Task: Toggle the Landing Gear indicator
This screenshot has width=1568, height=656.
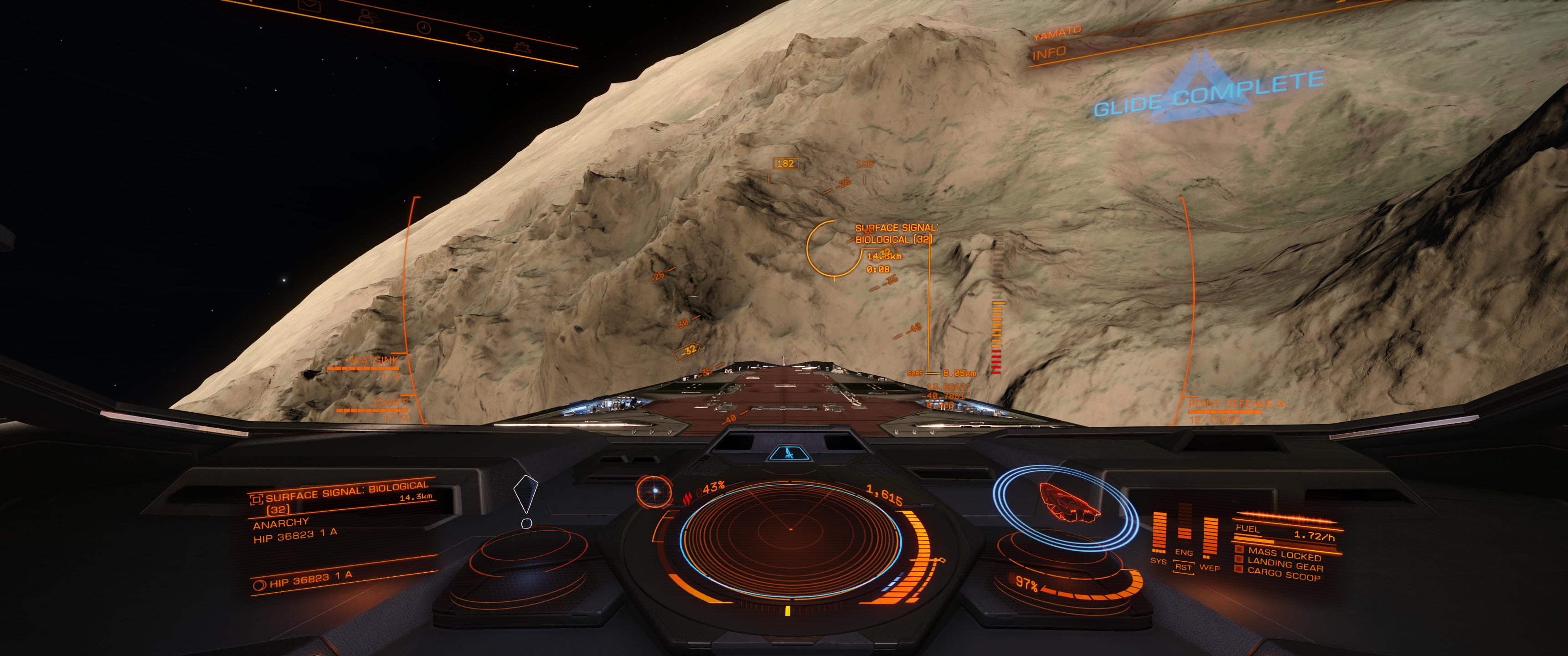Action: [1284, 565]
